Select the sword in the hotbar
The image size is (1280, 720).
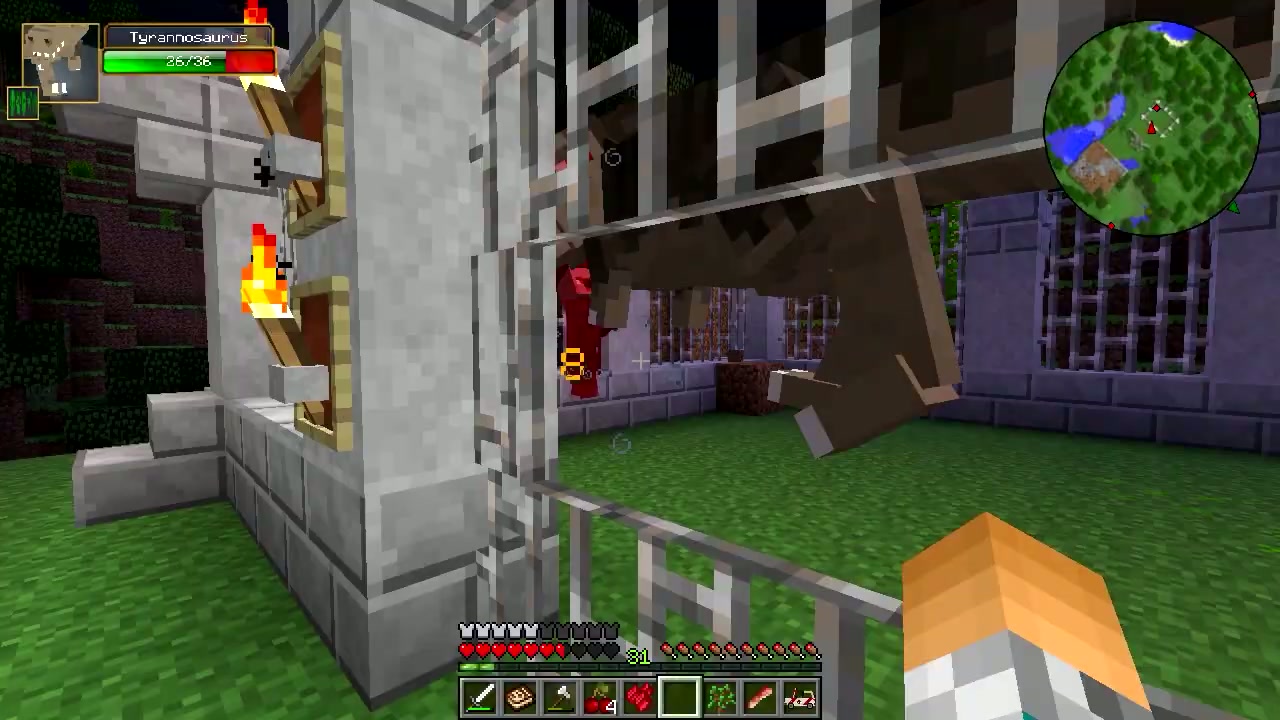pos(479,696)
